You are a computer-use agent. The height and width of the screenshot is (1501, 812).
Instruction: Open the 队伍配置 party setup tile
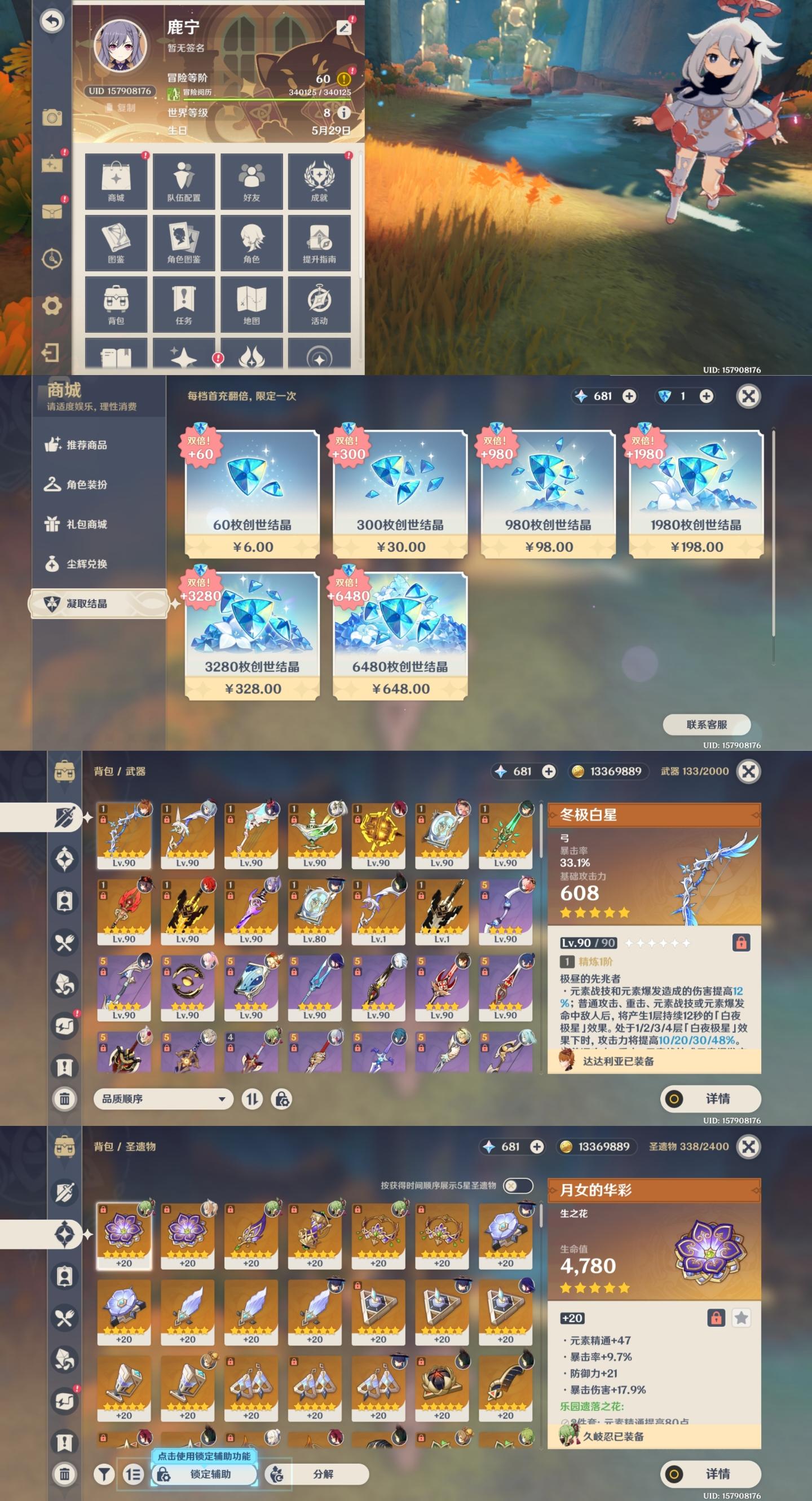tap(183, 181)
